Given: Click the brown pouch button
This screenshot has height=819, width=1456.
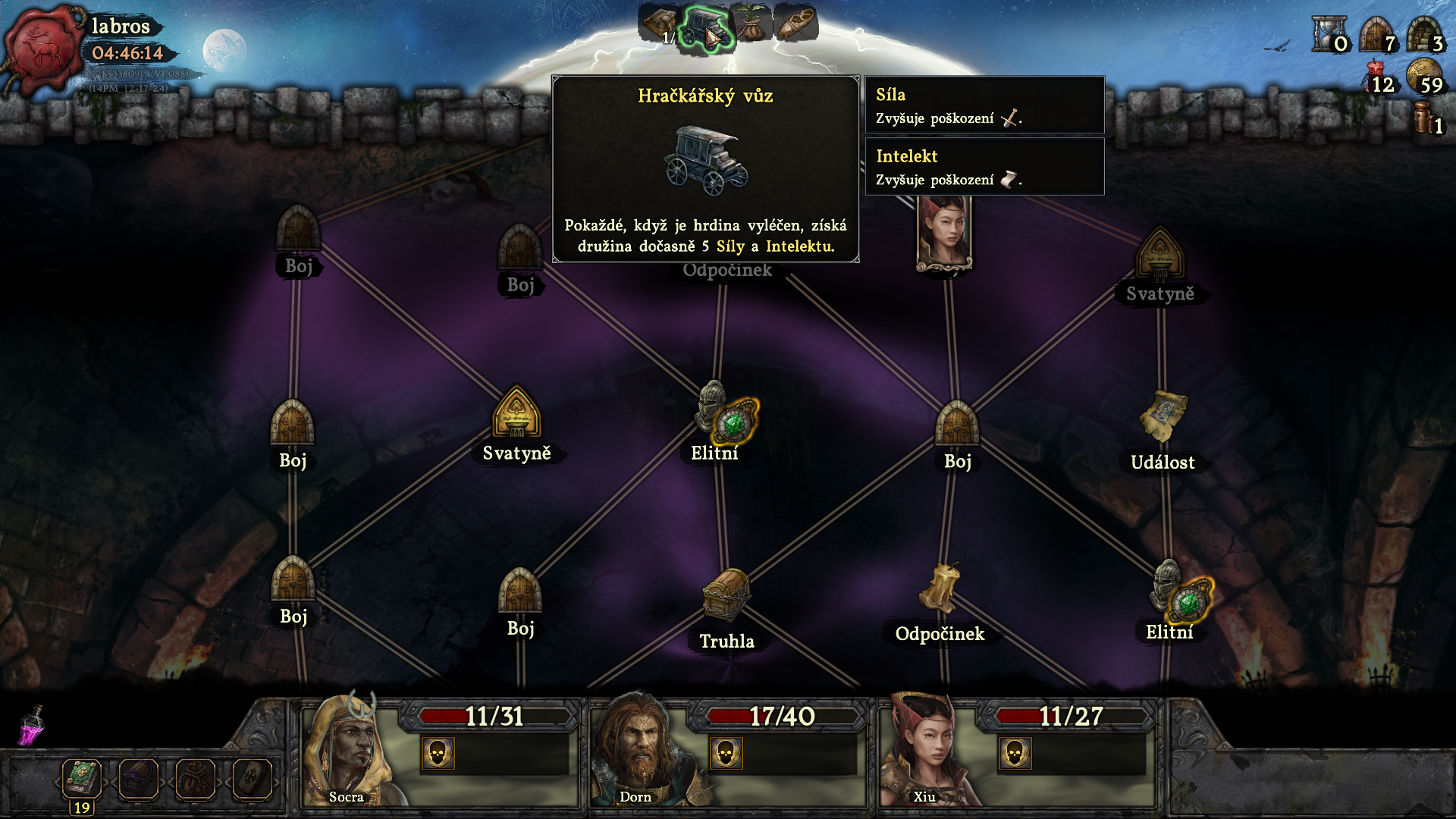Looking at the screenshot, I should [x=195, y=779].
